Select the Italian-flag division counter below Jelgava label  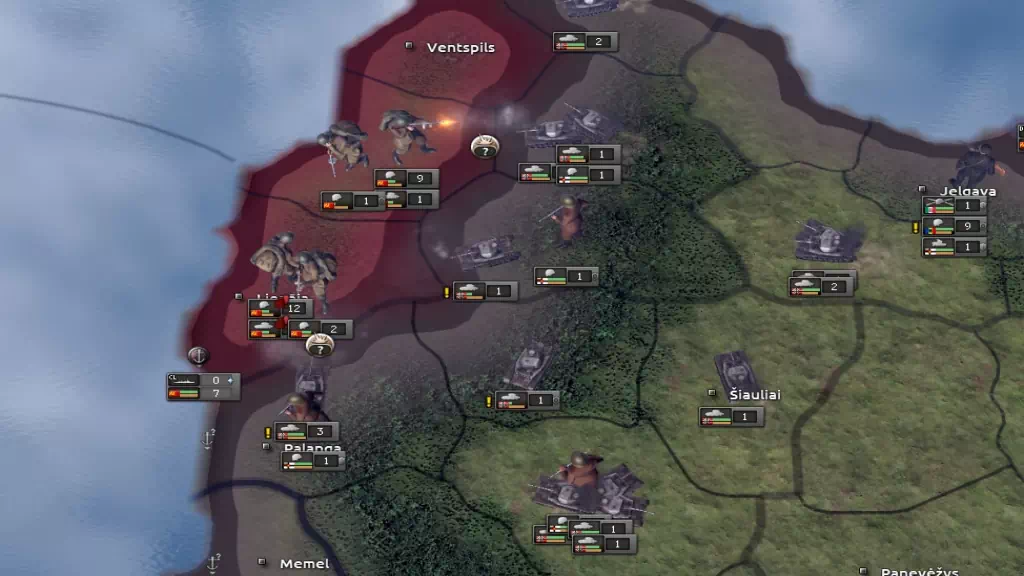954,206
